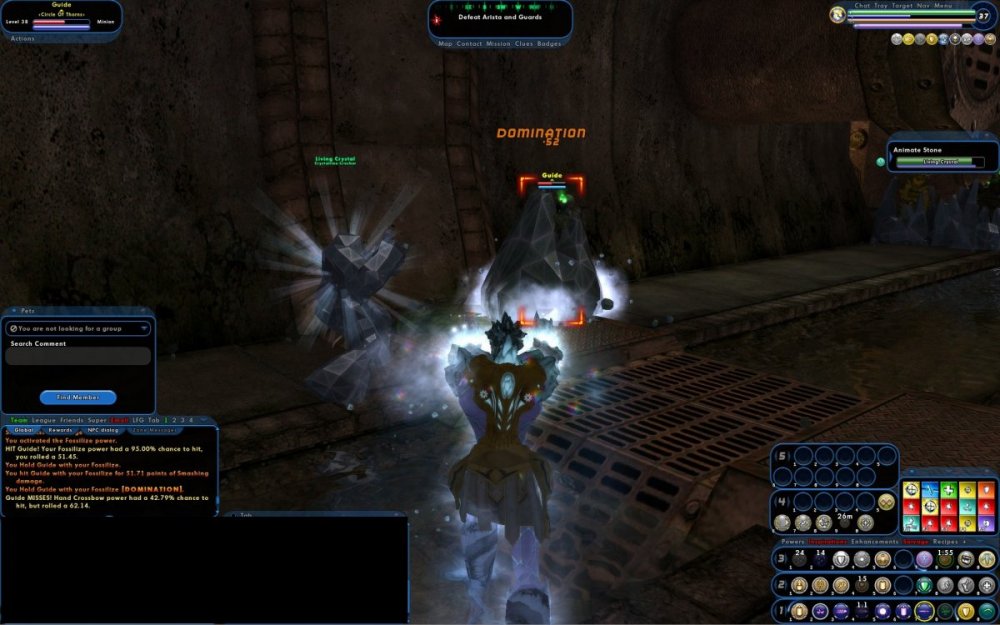Open the Recipes window
Viewport: 1000px width, 625px height.
coord(945,541)
